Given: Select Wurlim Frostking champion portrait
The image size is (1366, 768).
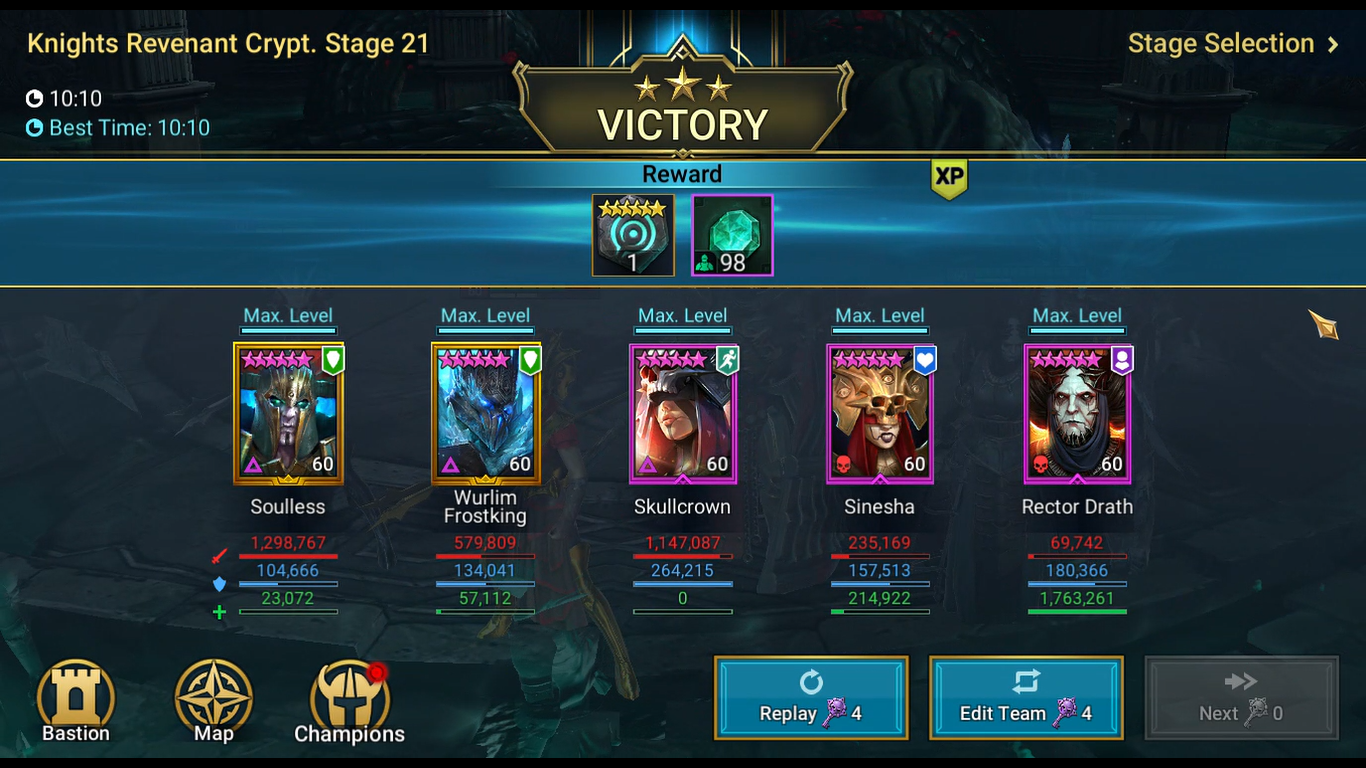Looking at the screenshot, I should coord(486,414).
